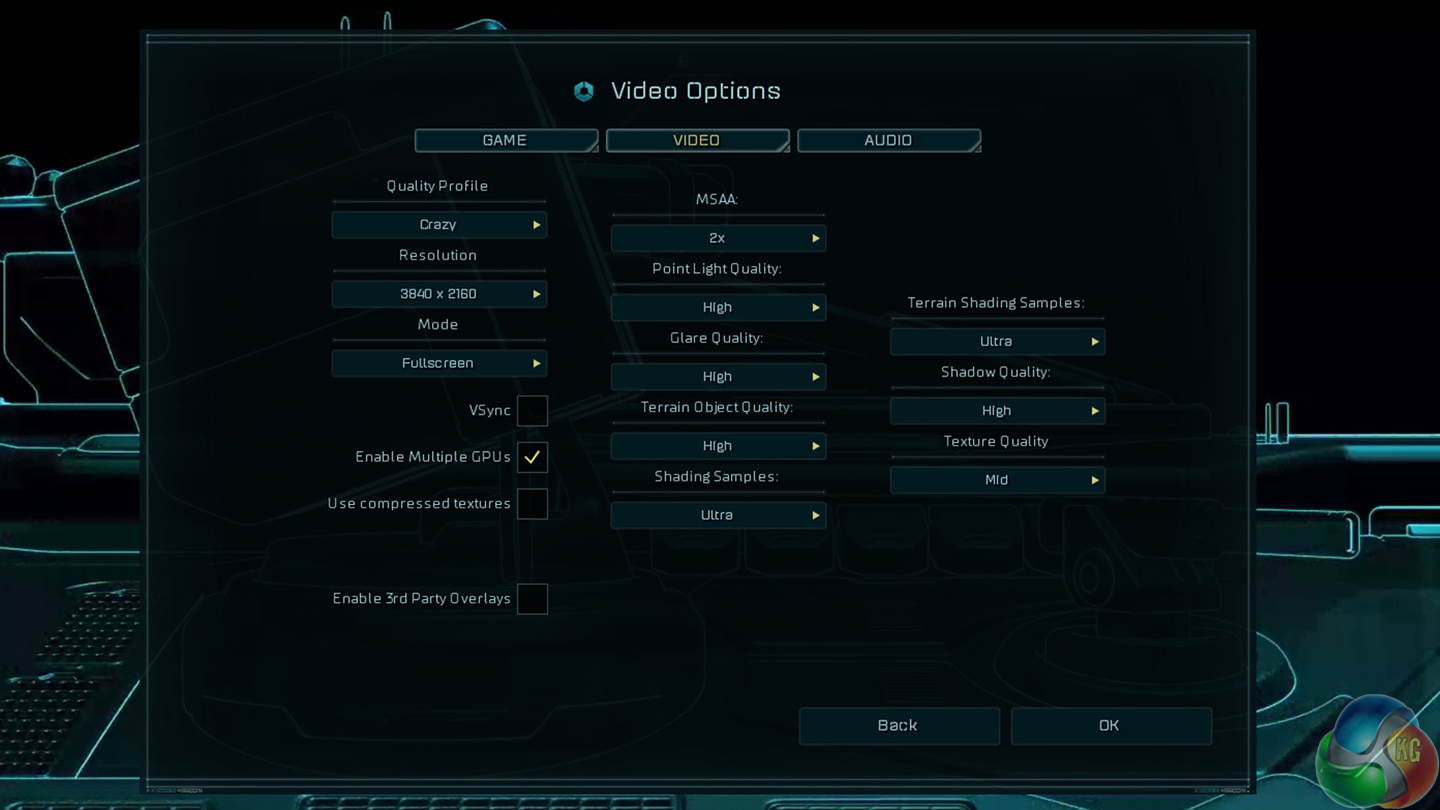Switch to the GAME tab

[x=506, y=141]
